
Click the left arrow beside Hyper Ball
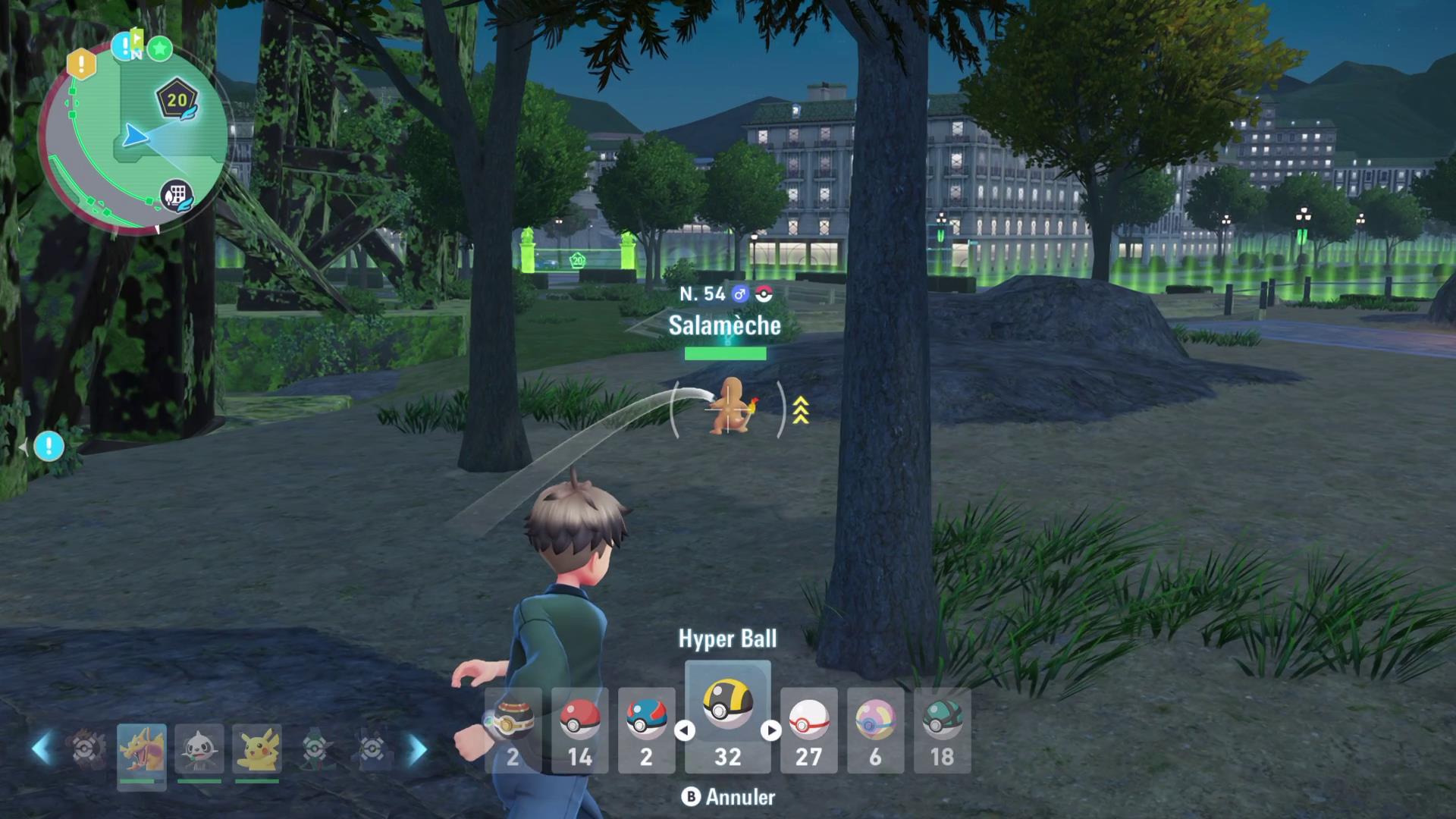[x=685, y=730]
